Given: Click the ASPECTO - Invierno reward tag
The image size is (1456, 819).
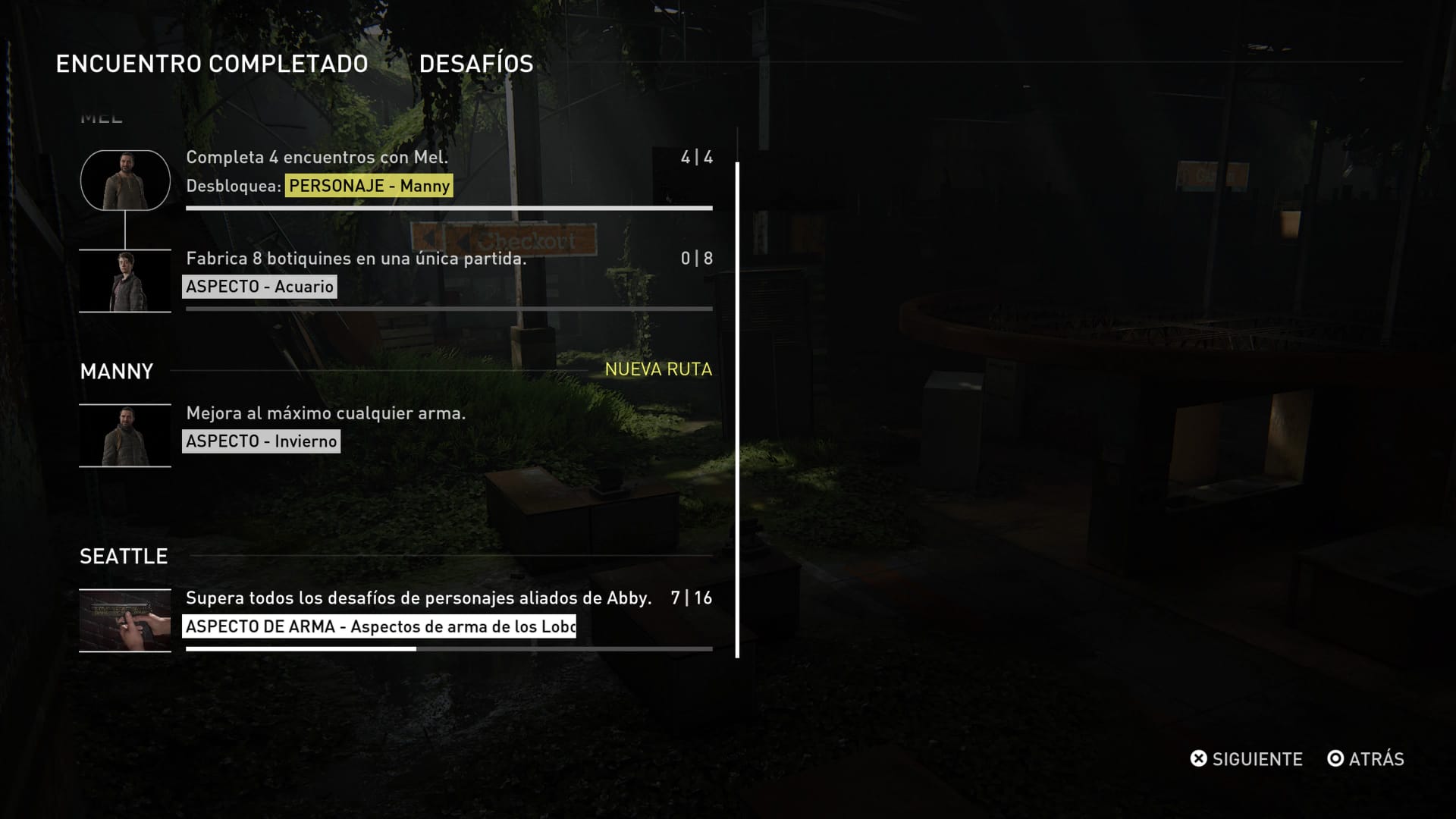Looking at the screenshot, I should point(261,441).
